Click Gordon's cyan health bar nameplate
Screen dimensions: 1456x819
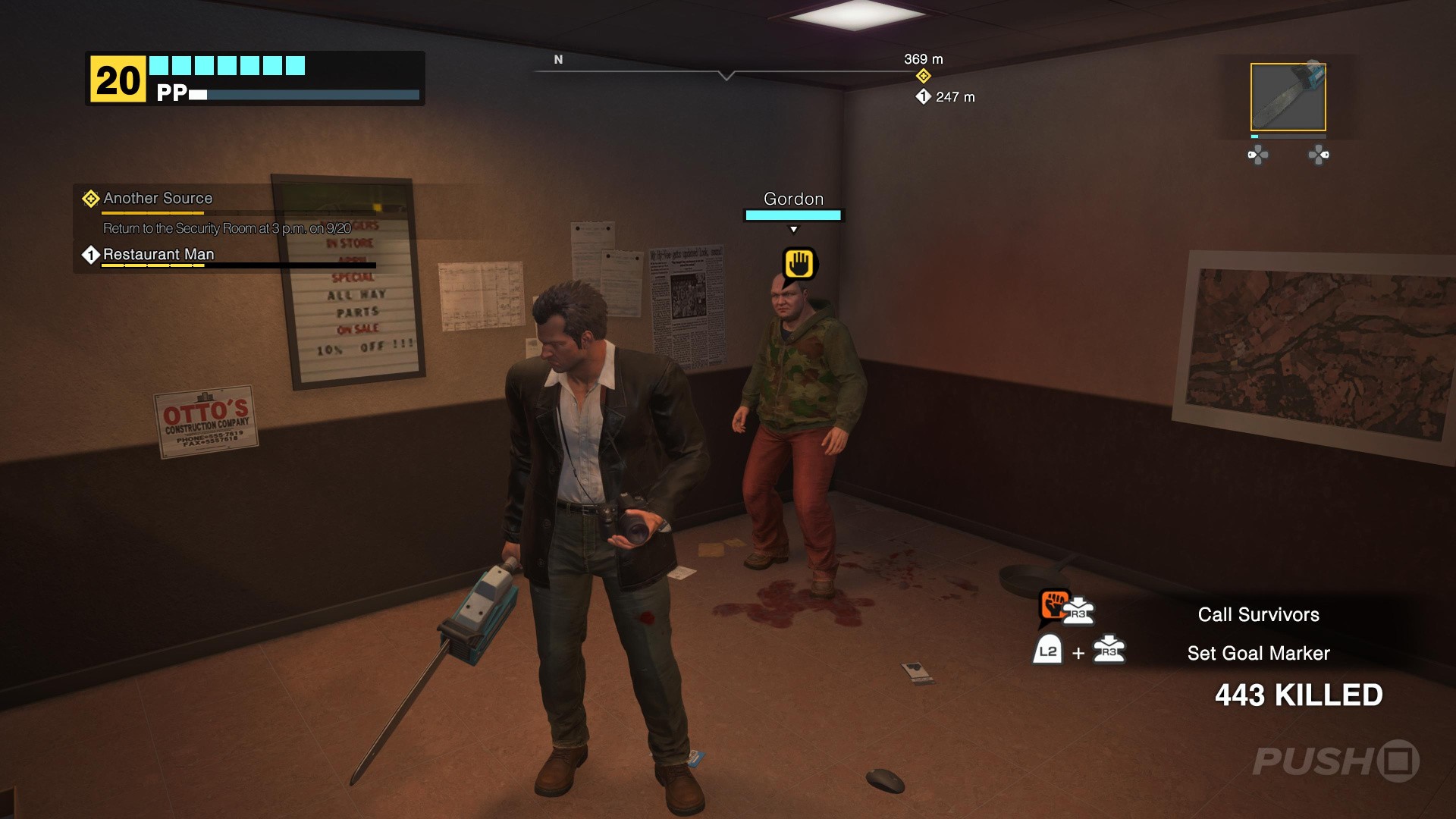793,215
